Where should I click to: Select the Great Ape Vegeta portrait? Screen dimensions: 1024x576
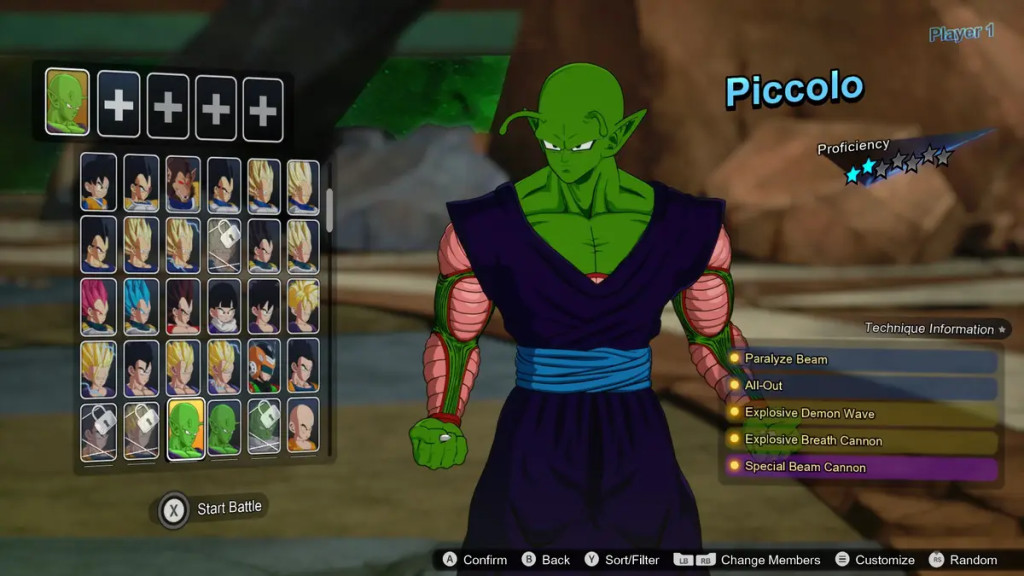(x=183, y=183)
